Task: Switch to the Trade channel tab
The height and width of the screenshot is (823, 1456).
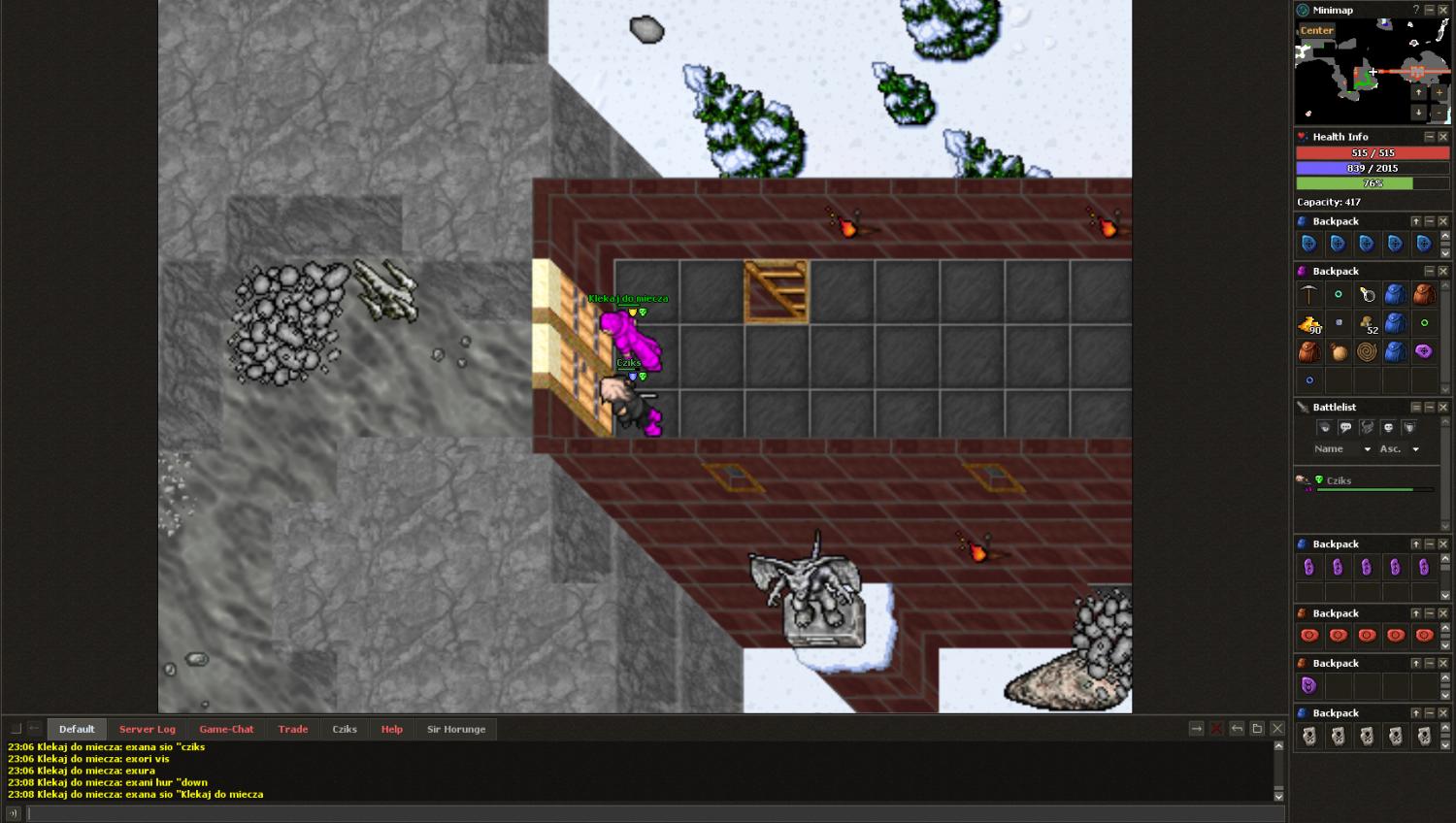Action: (293, 729)
